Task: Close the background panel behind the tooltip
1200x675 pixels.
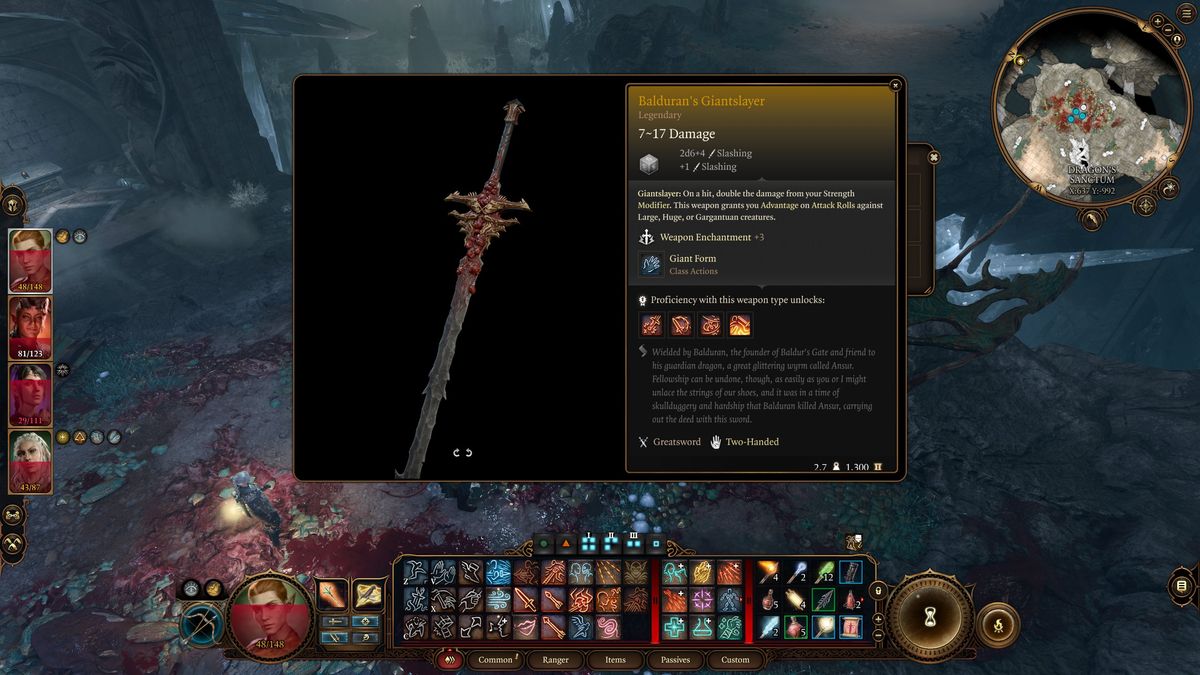Action: pos(933,157)
